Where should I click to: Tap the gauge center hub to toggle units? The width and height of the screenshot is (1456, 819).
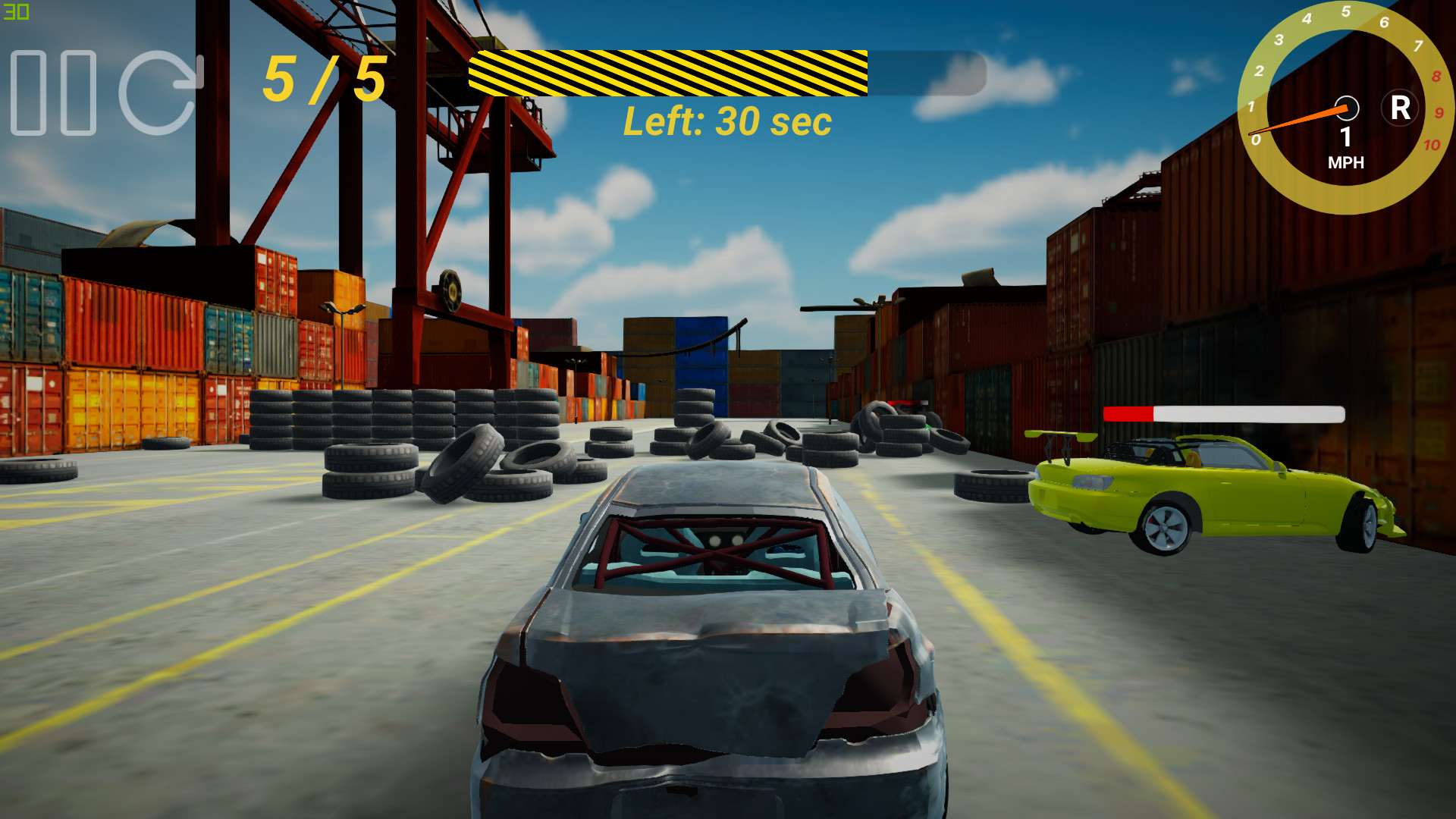1349,108
